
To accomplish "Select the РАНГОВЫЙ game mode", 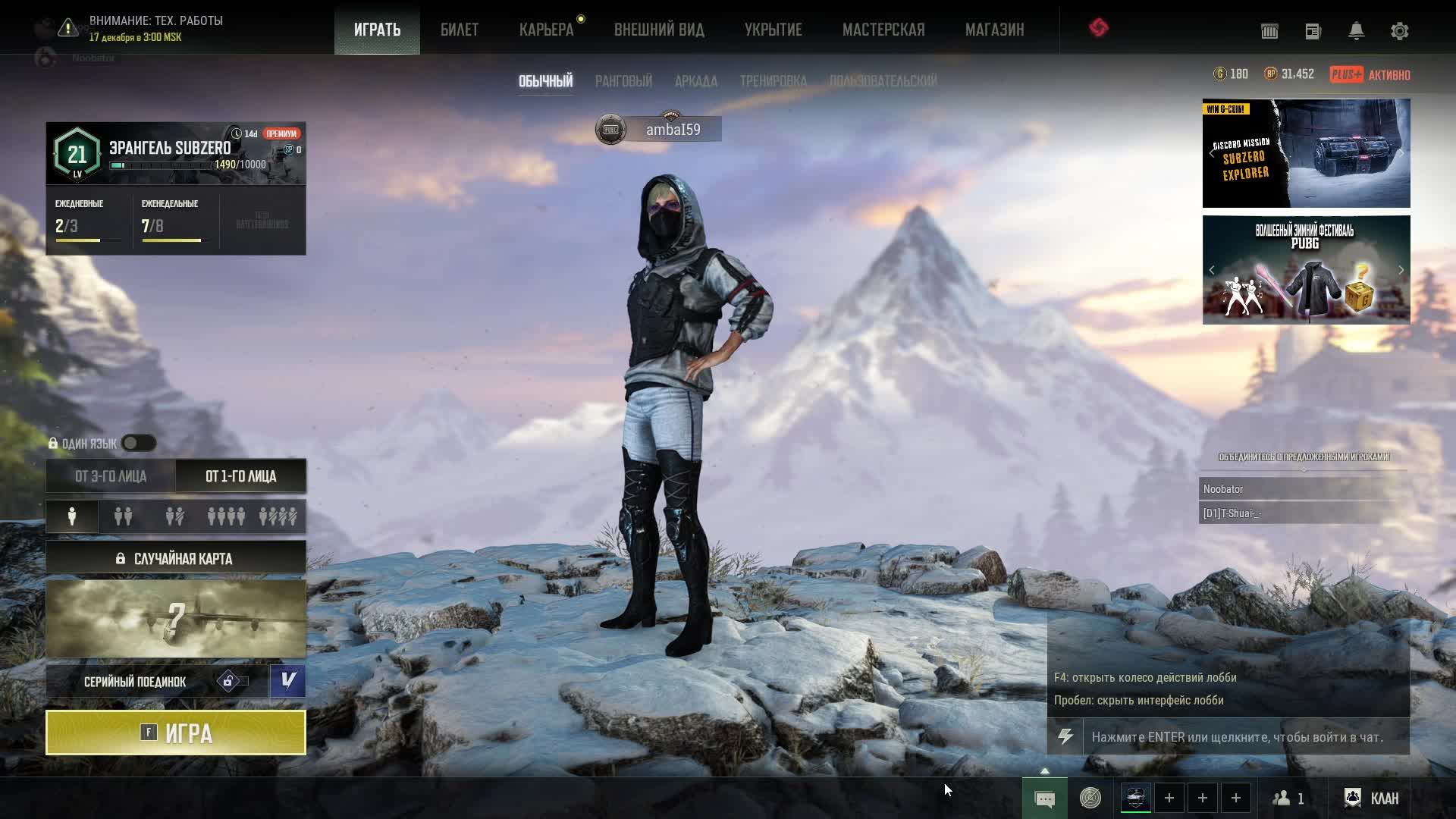I will tap(623, 81).
